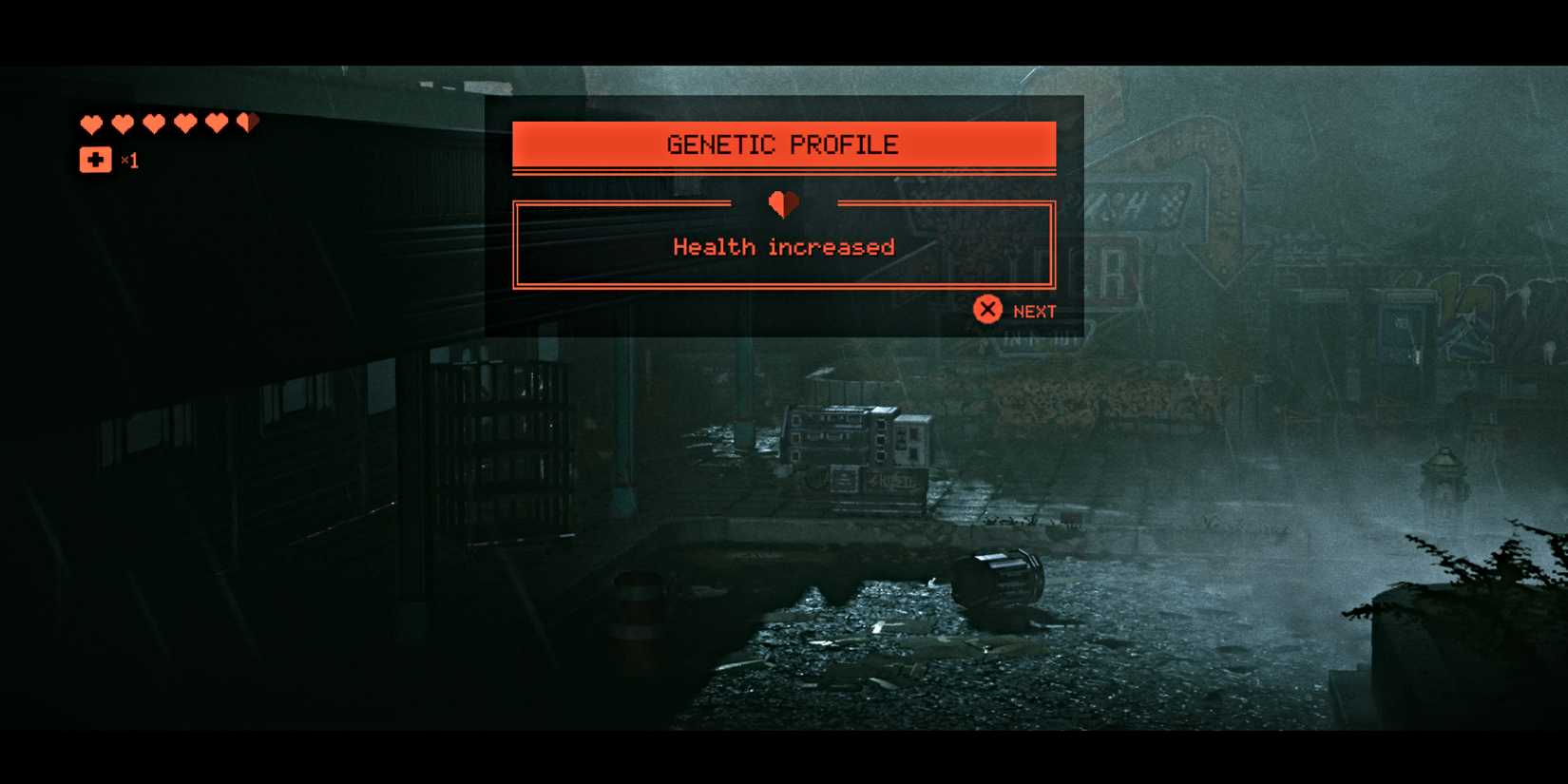Click the bordered frame around Health increased

(783, 242)
